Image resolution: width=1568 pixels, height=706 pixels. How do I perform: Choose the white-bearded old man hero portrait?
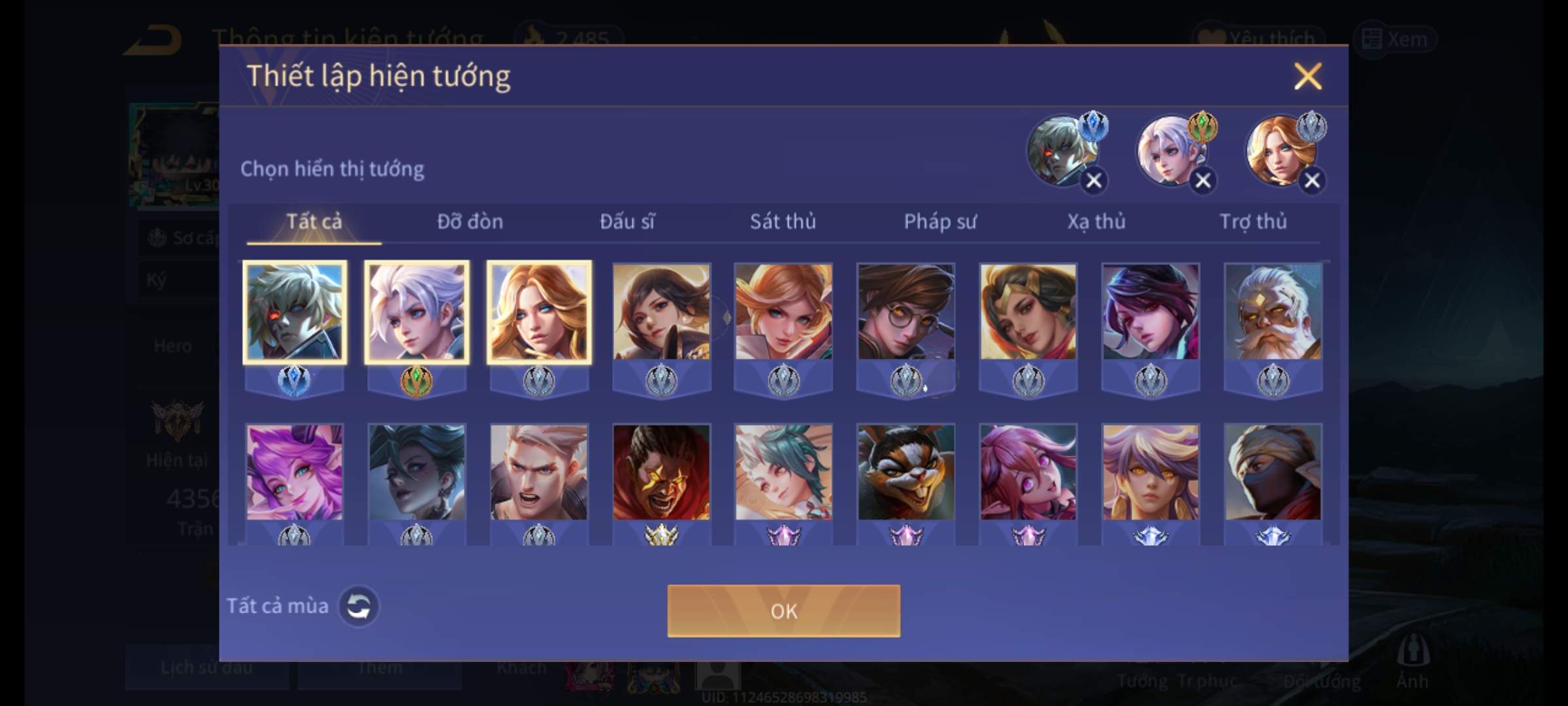(x=1273, y=312)
